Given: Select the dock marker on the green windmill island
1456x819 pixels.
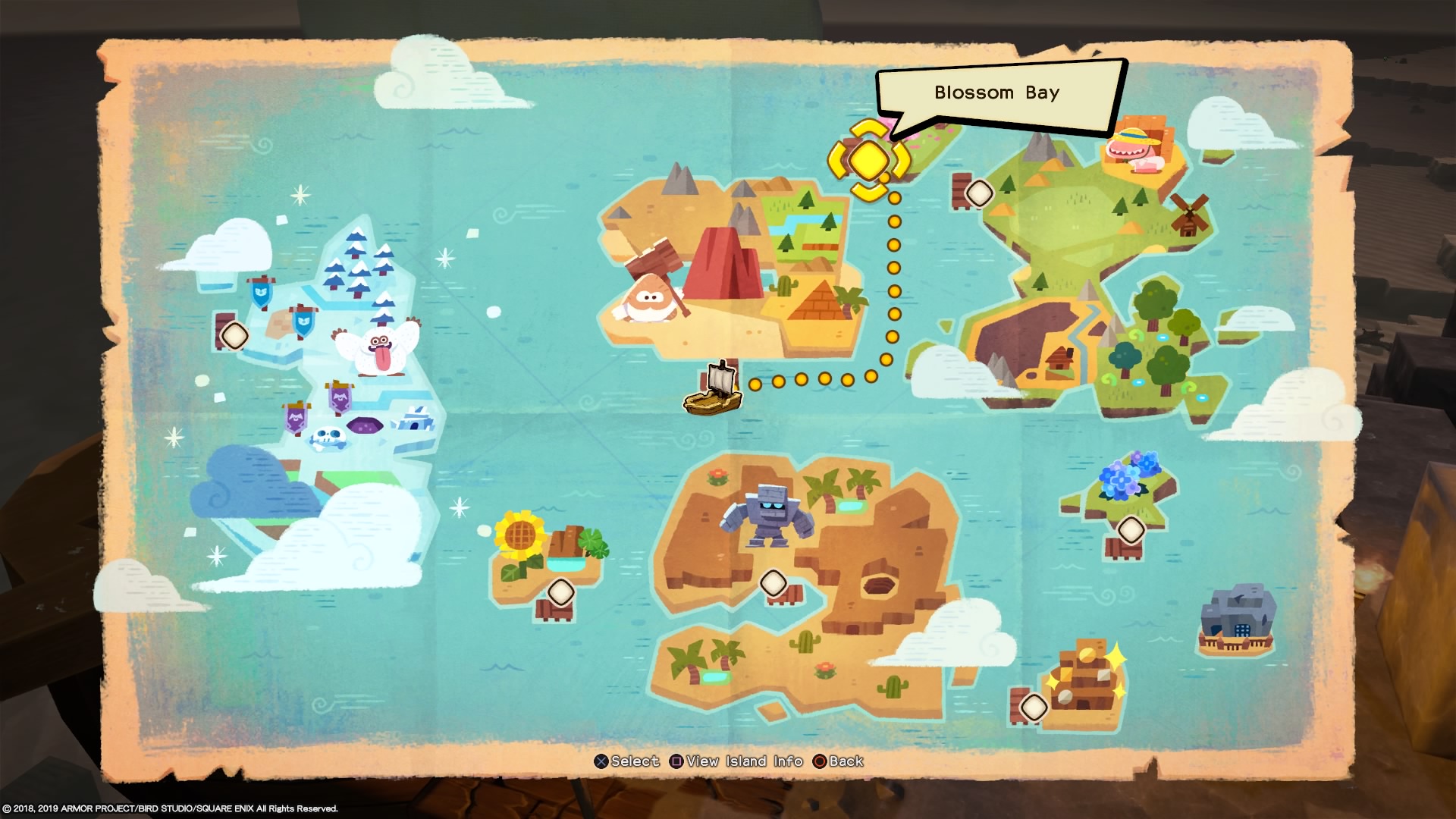Looking at the screenshot, I should pyautogui.click(x=979, y=193).
